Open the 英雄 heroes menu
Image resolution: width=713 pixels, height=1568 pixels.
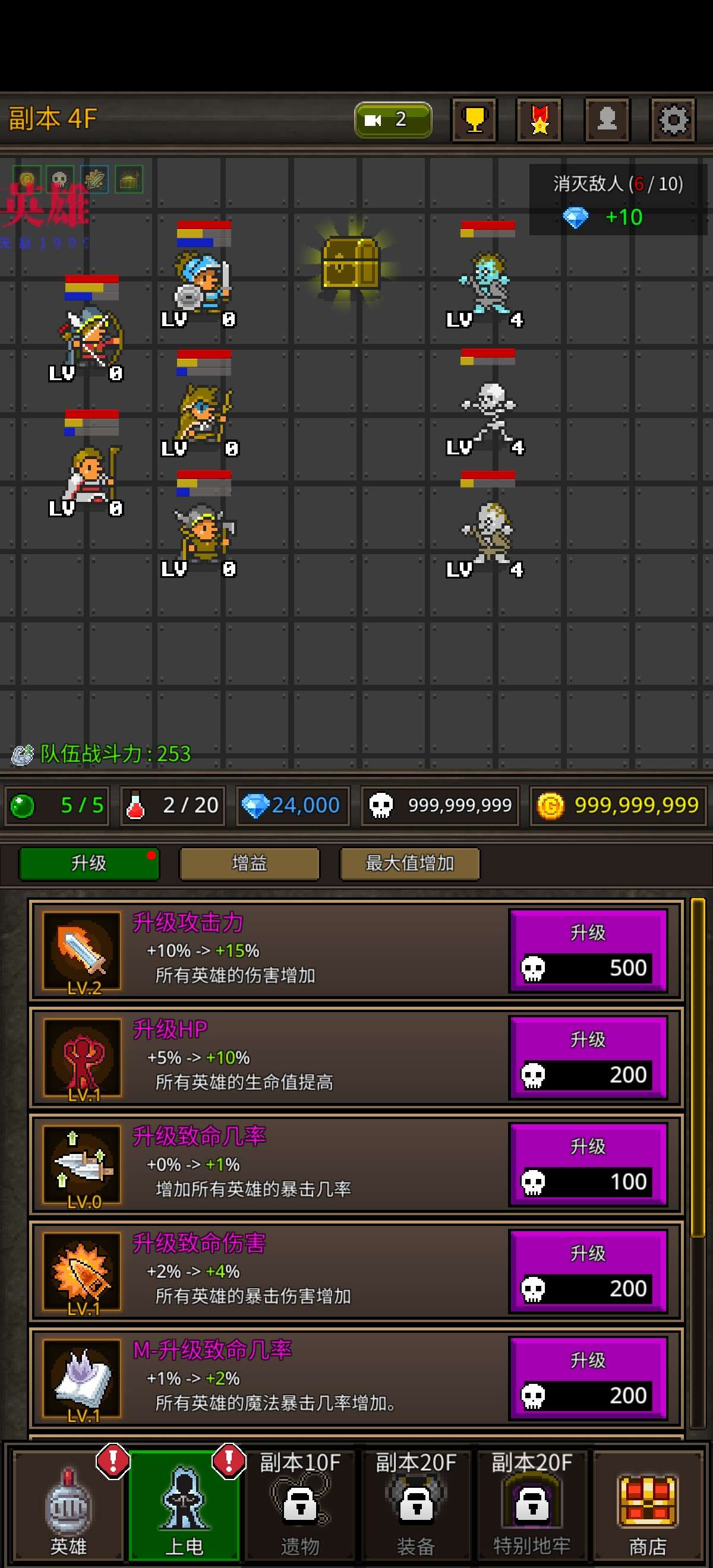[68, 1504]
